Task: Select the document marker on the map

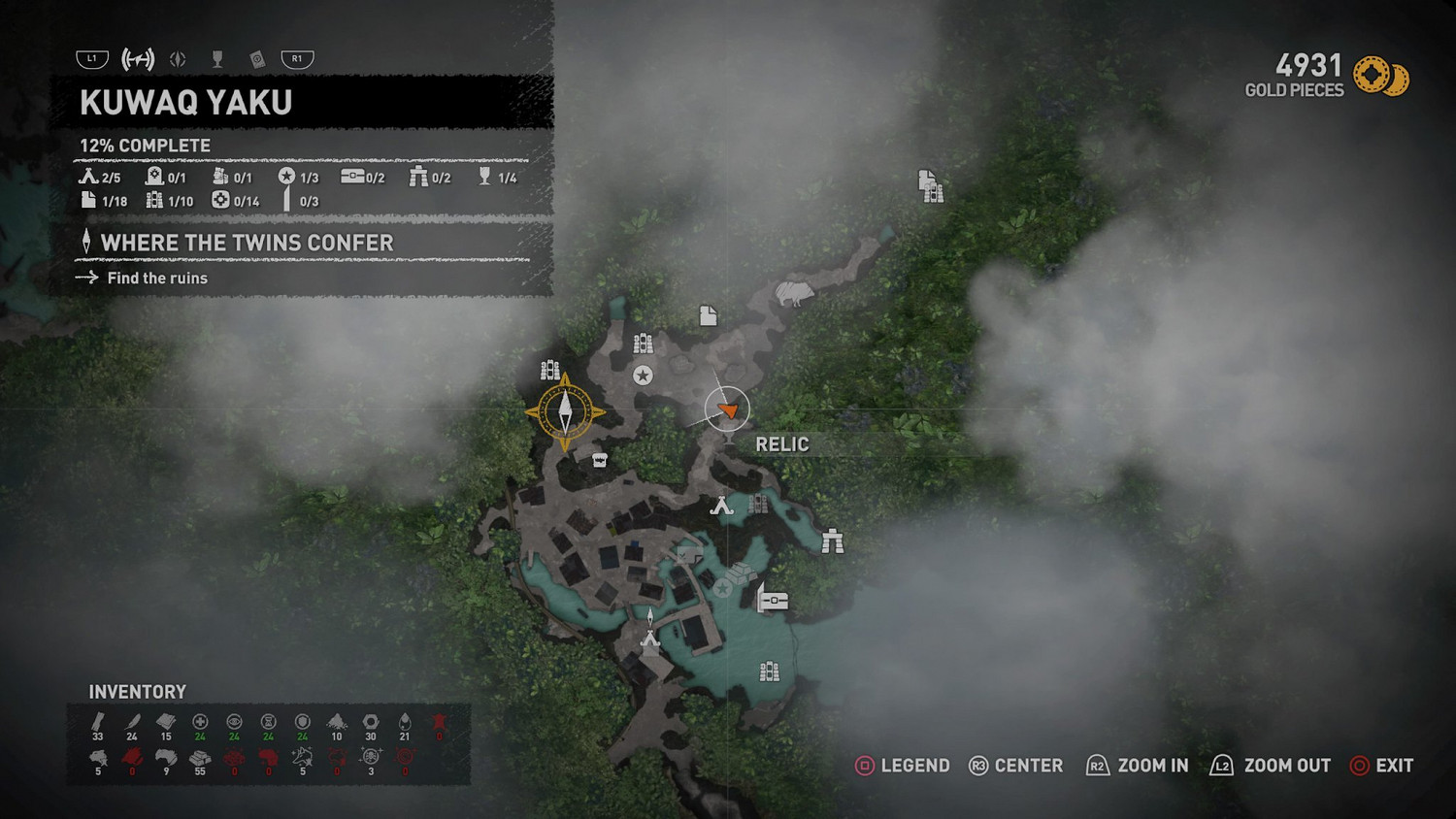Action: (x=709, y=315)
